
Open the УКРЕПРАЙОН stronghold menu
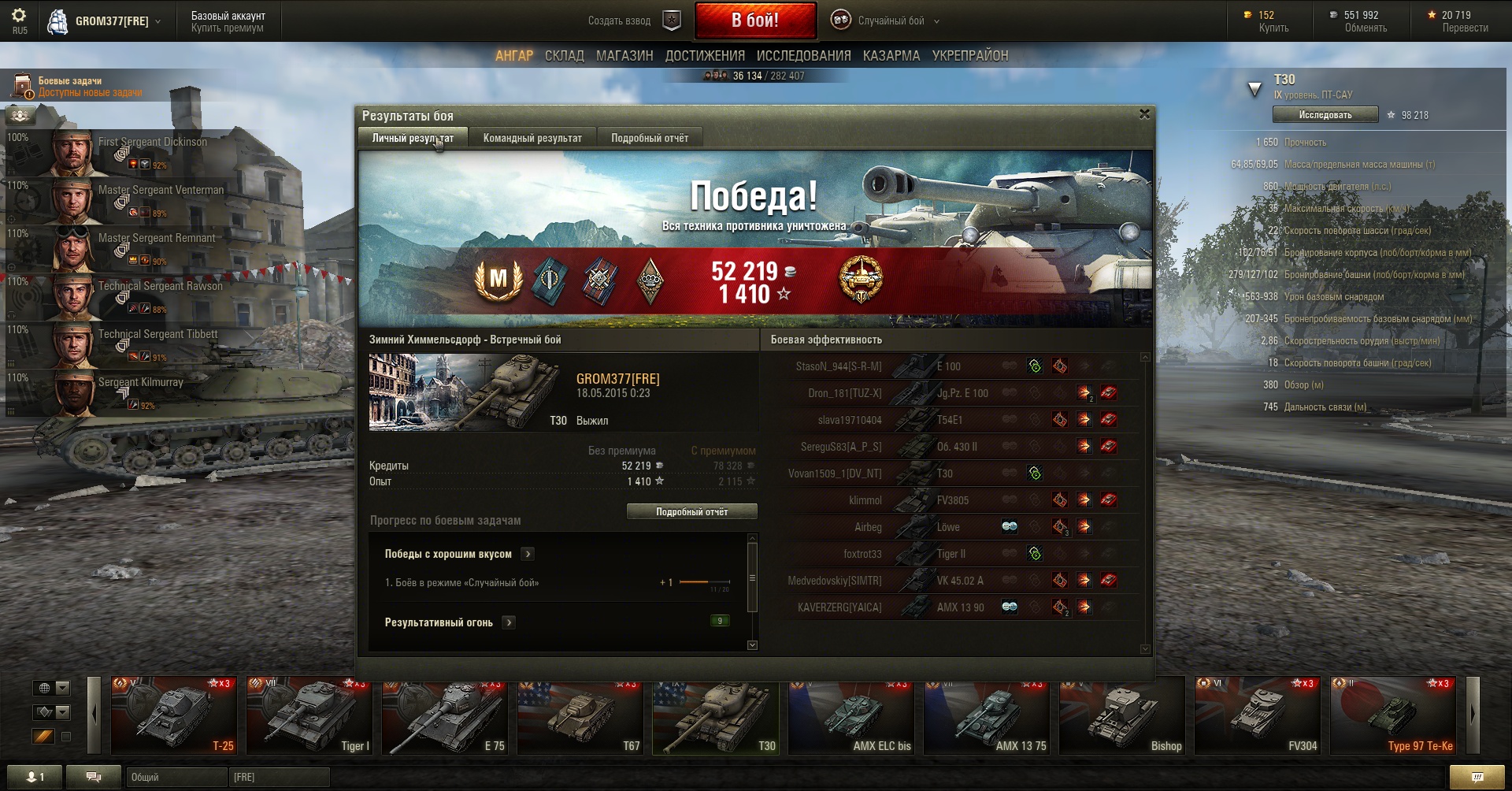click(969, 56)
